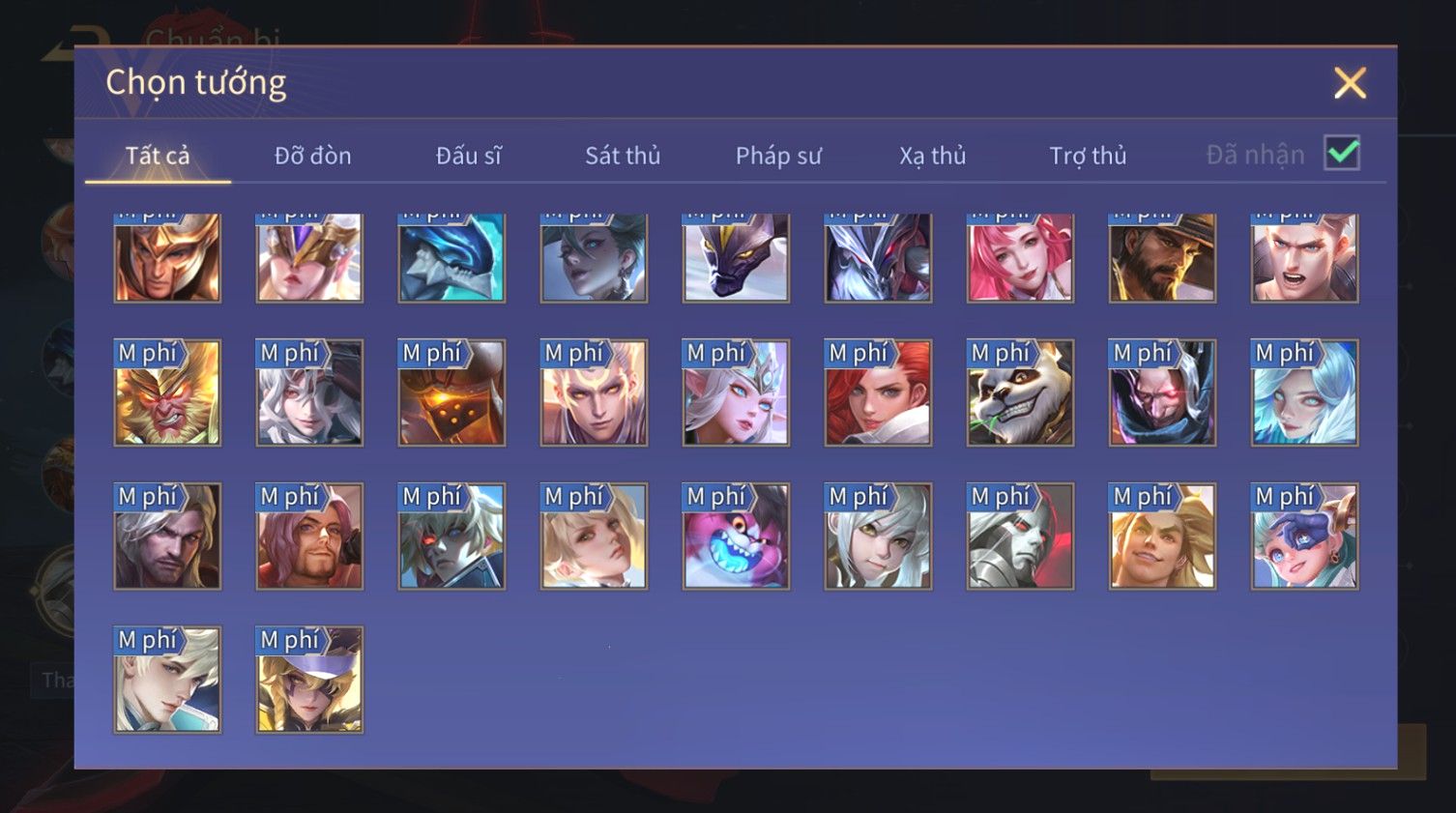Select the golden helmet warrior hero
Image resolution: width=1456 pixels, height=813 pixels.
167,258
